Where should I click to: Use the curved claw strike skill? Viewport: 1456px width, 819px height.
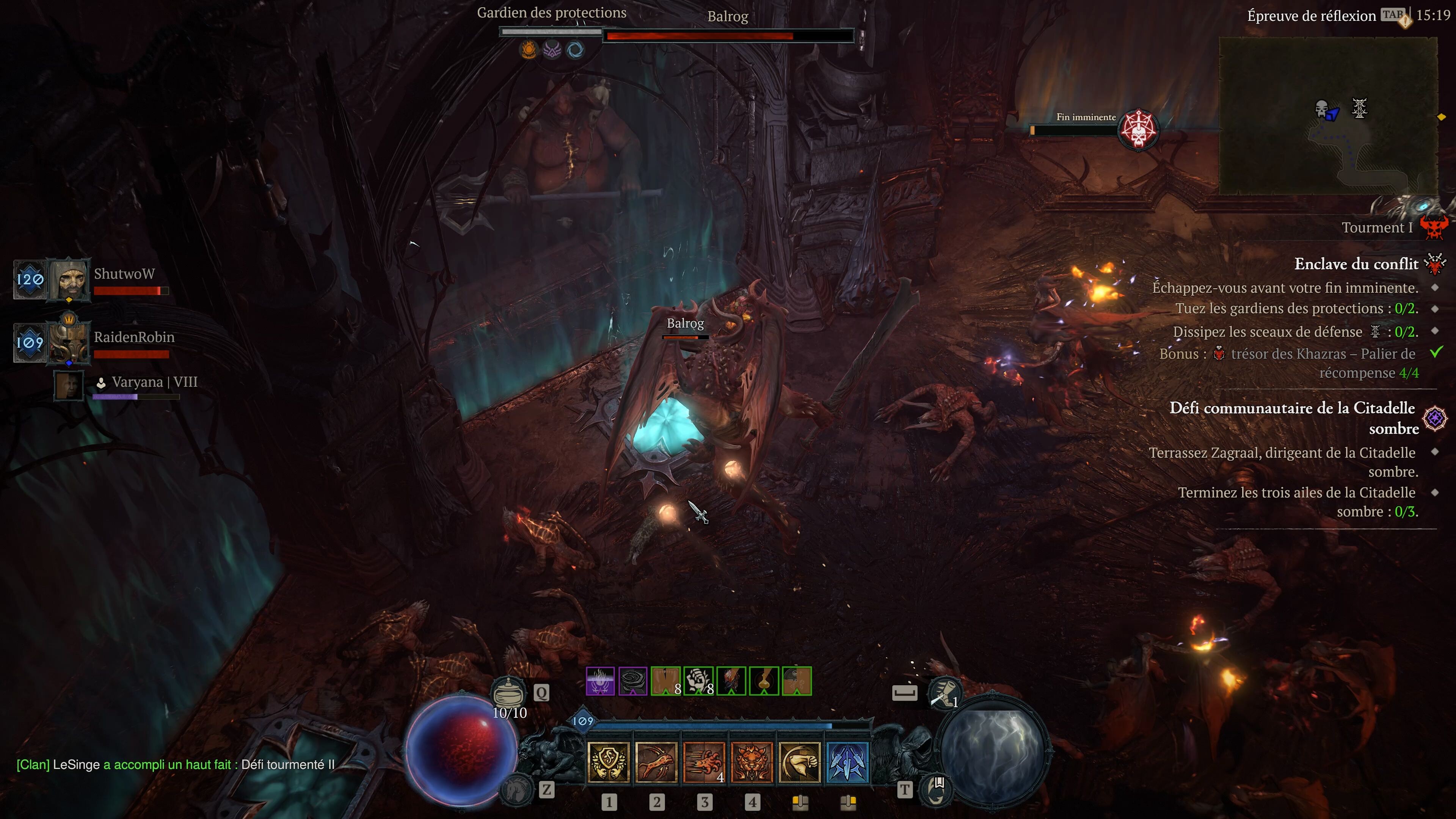click(x=656, y=762)
